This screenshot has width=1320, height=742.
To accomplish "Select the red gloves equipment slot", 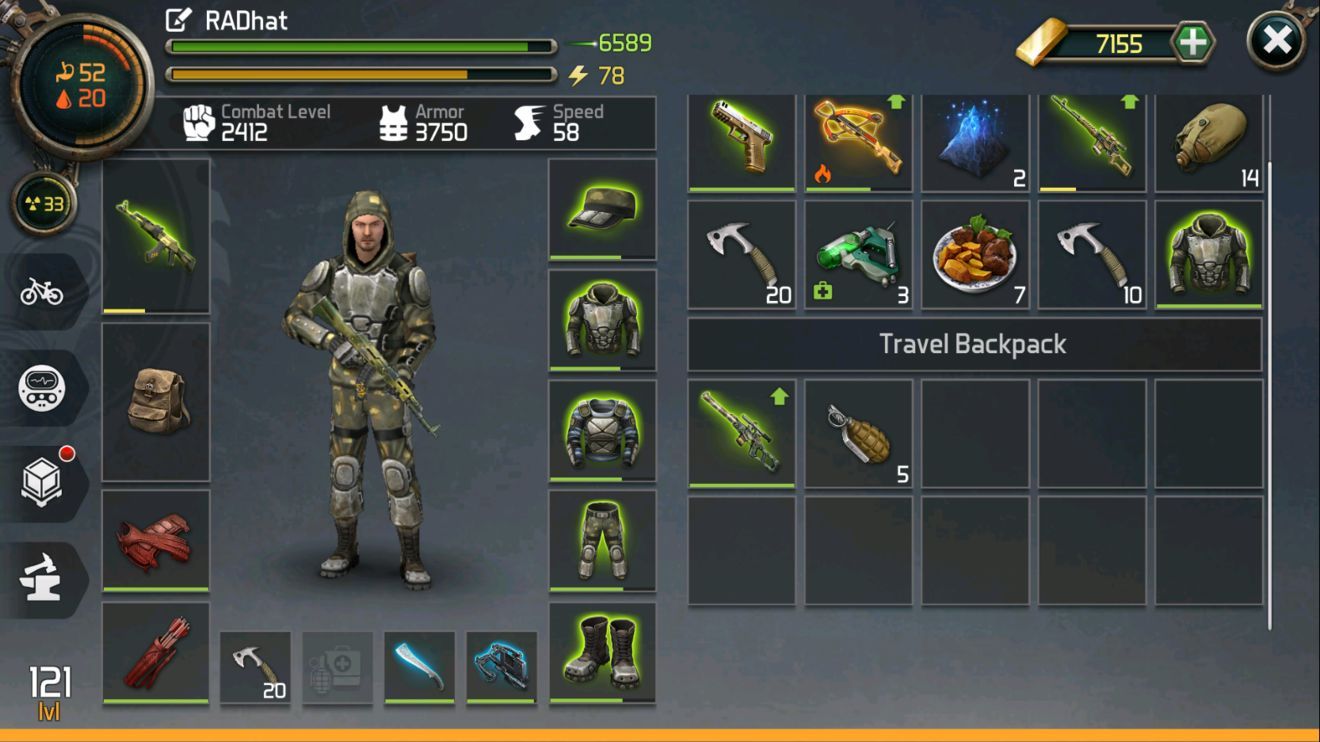I will tap(156, 540).
